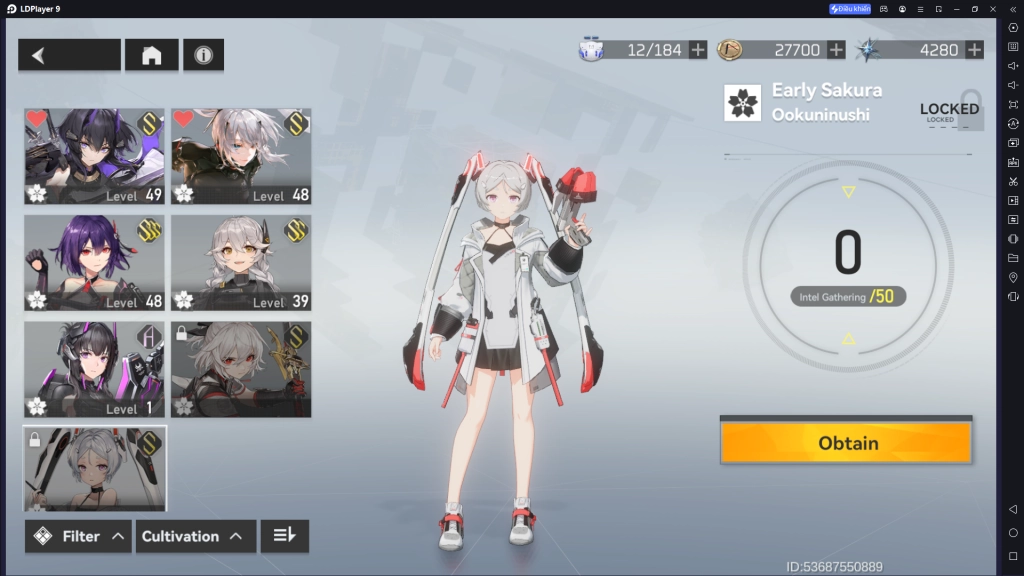Viewport: 1024px width, 576px height.
Task: Select the level 39 braided silver-haired character
Action: click(241, 262)
